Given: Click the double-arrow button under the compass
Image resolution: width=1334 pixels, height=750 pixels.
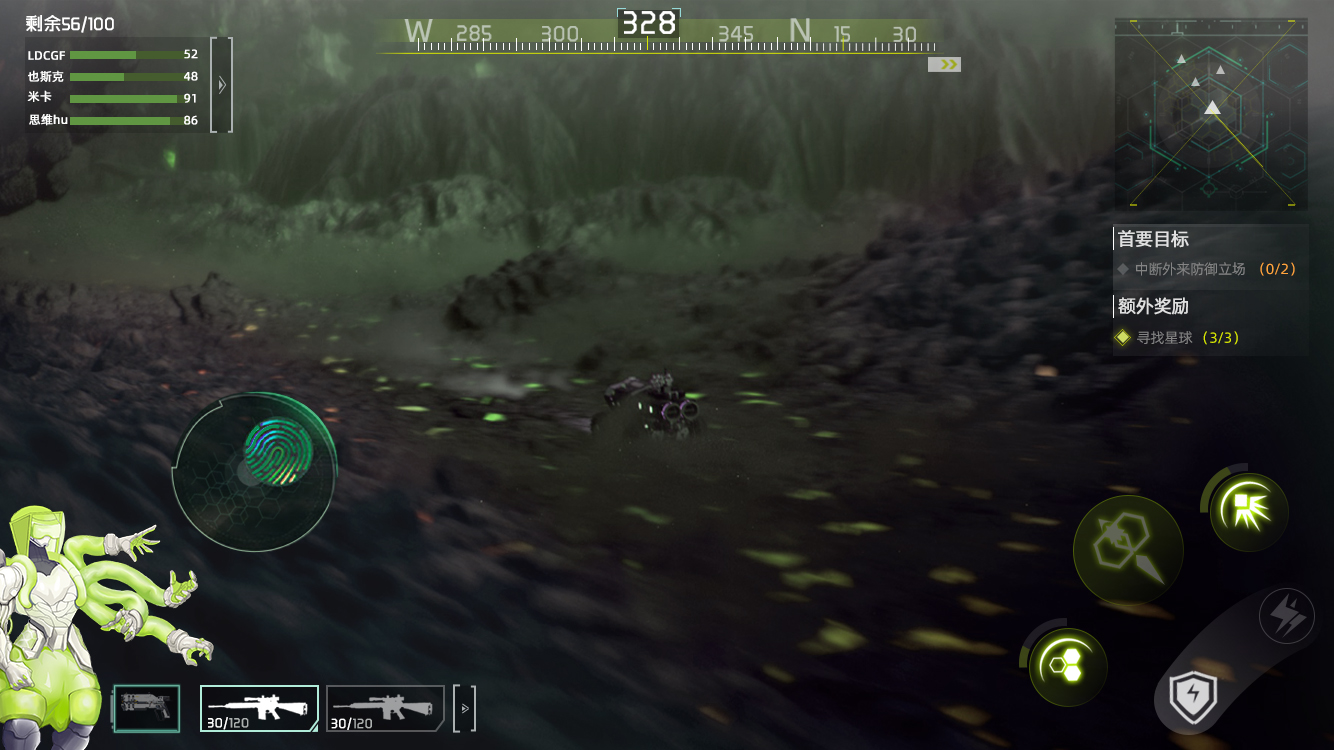Looking at the screenshot, I should point(944,64).
